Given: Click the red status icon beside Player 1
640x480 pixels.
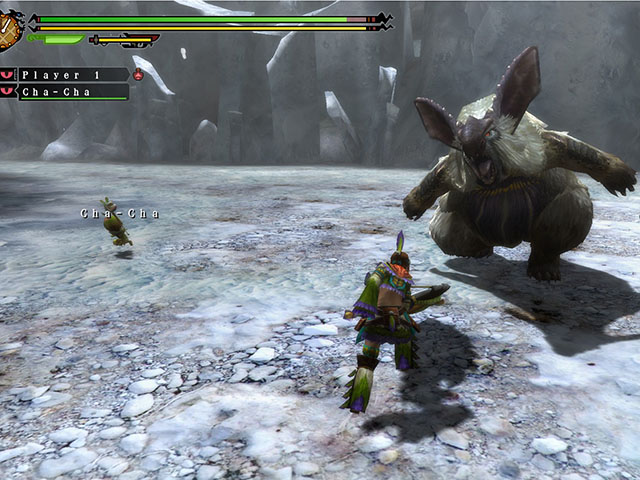Looking at the screenshot, I should [138, 75].
